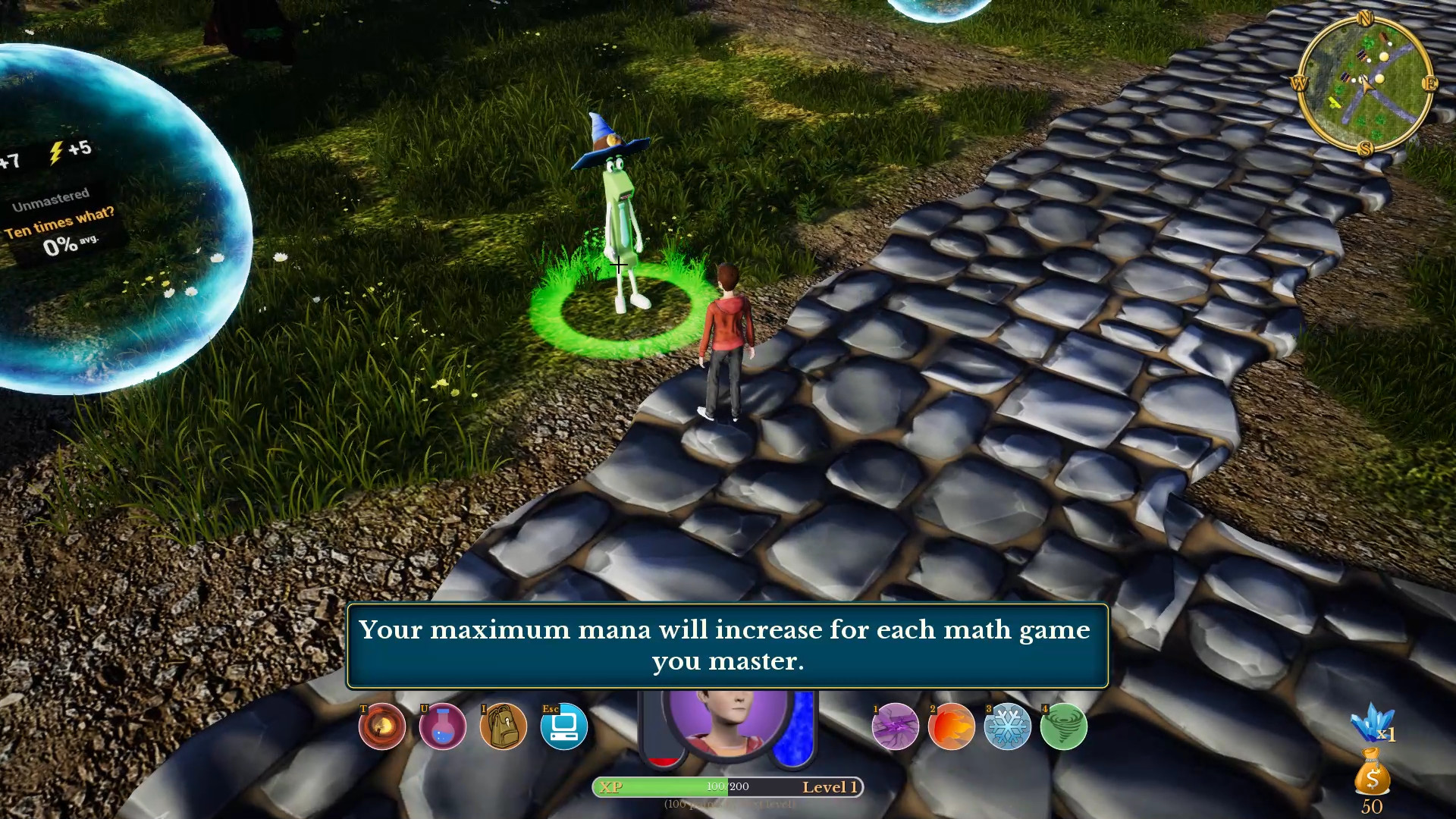This screenshot has width=1456, height=819.
Task: Open the computer menu icon labeled Esc
Action: click(564, 726)
